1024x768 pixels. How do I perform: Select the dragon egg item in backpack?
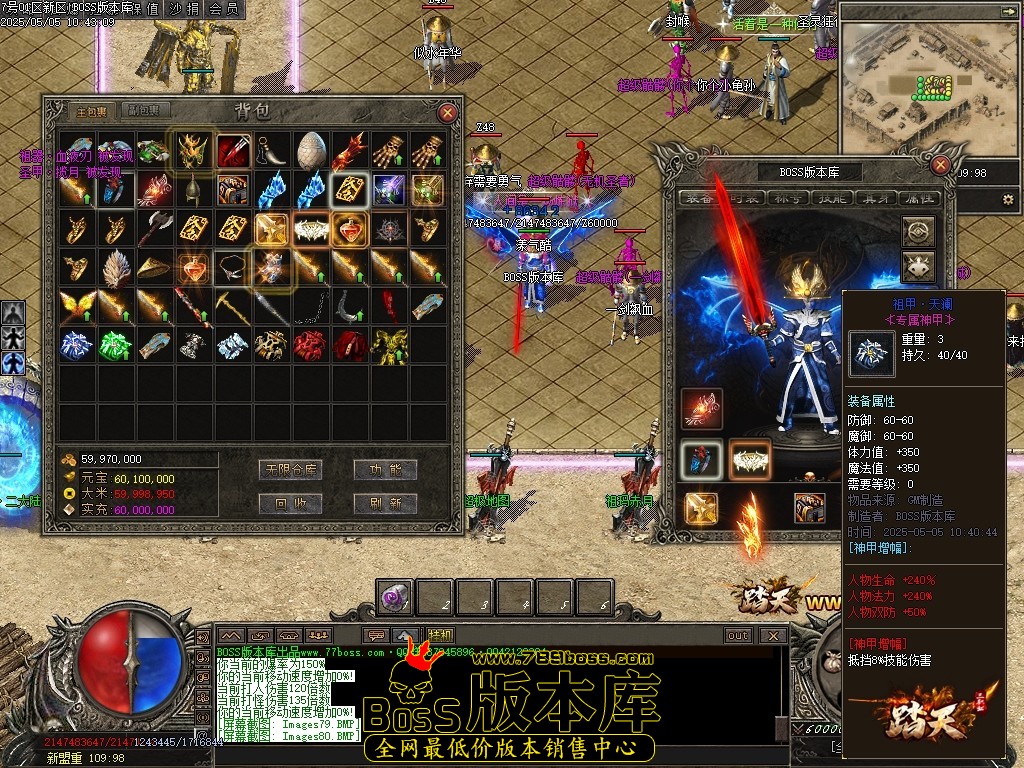click(311, 150)
